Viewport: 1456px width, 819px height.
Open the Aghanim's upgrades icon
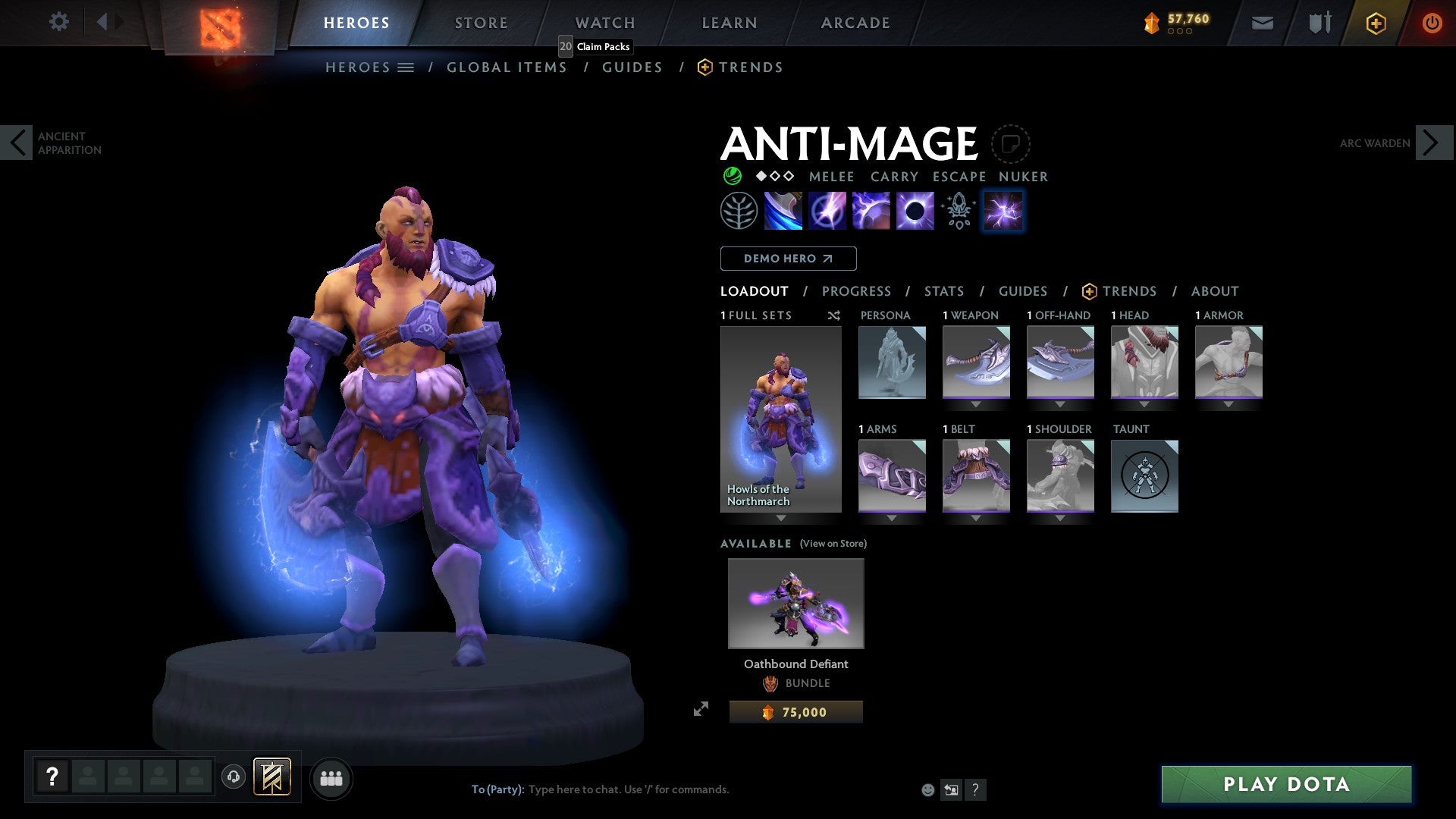click(958, 210)
